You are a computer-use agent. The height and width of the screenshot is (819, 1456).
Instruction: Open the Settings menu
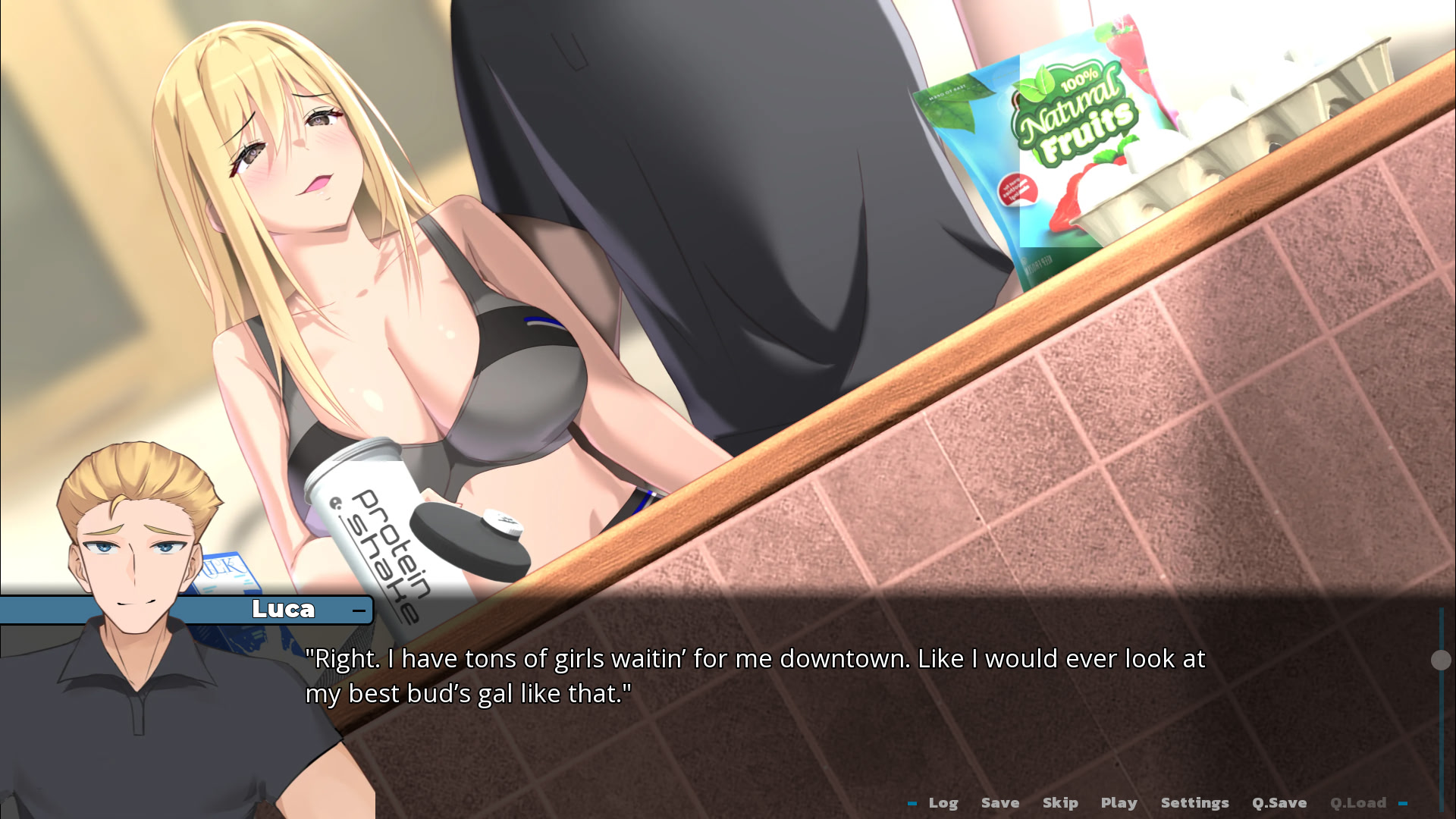(x=1194, y=802)
